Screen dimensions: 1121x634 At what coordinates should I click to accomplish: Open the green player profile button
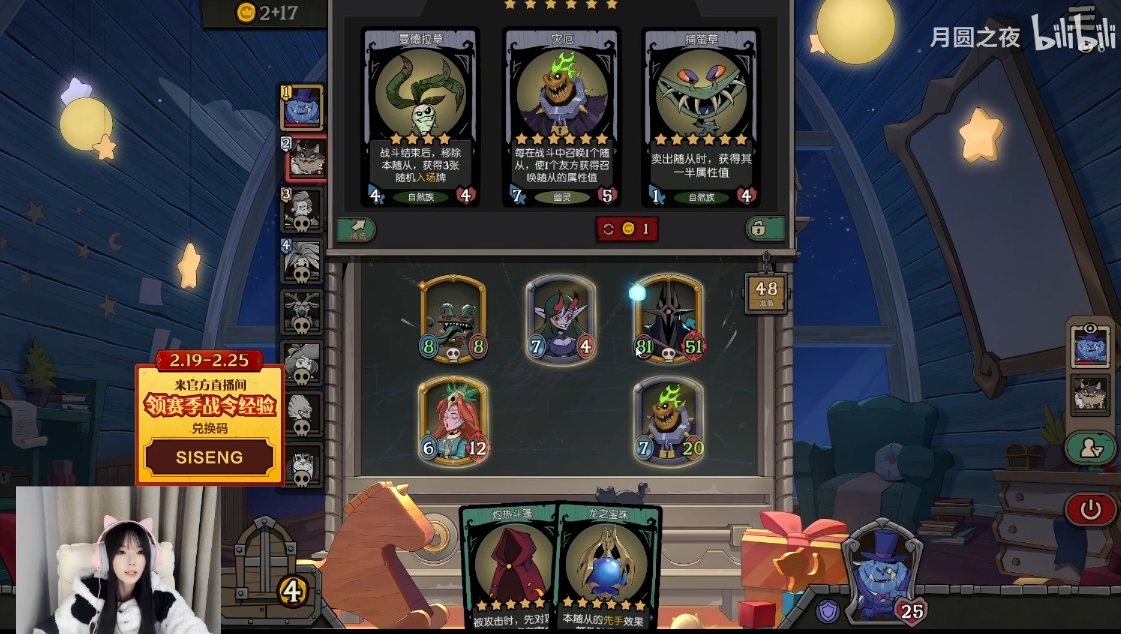1090,448
